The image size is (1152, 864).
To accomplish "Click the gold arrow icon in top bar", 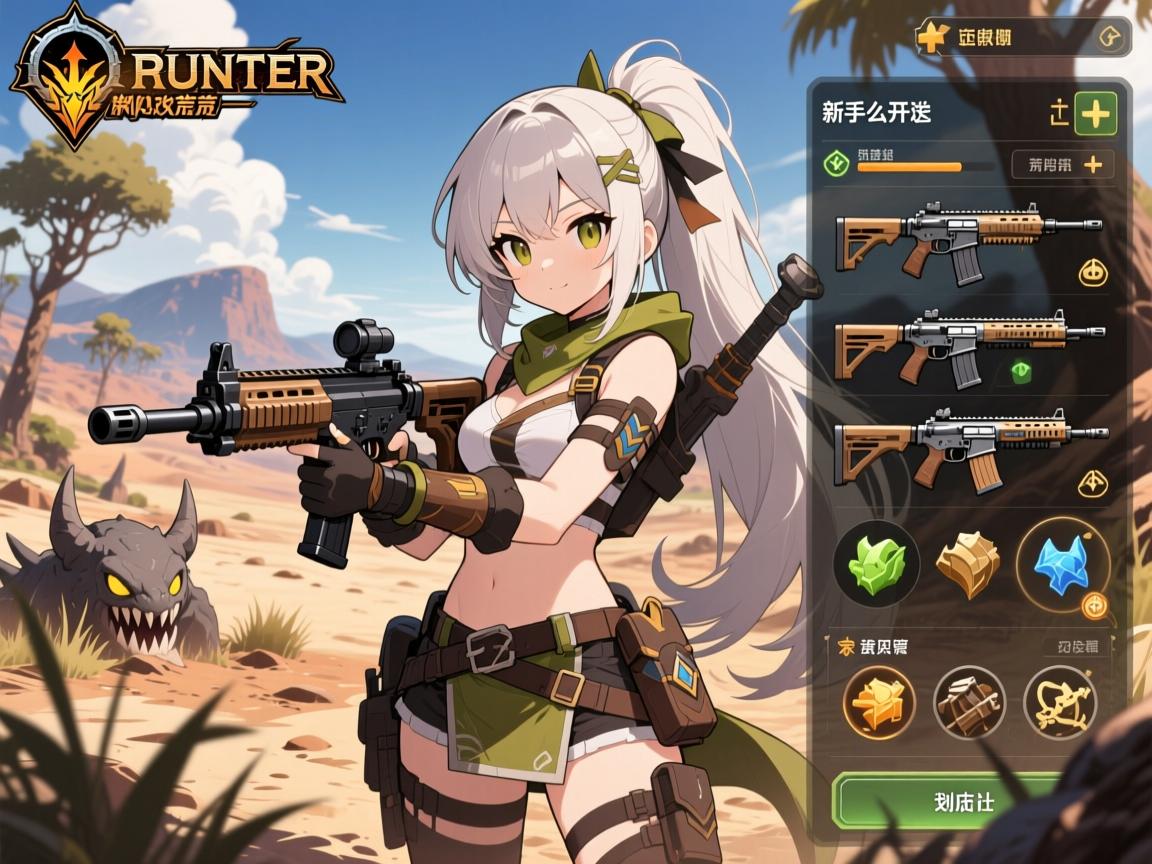I will [1108, 39].
